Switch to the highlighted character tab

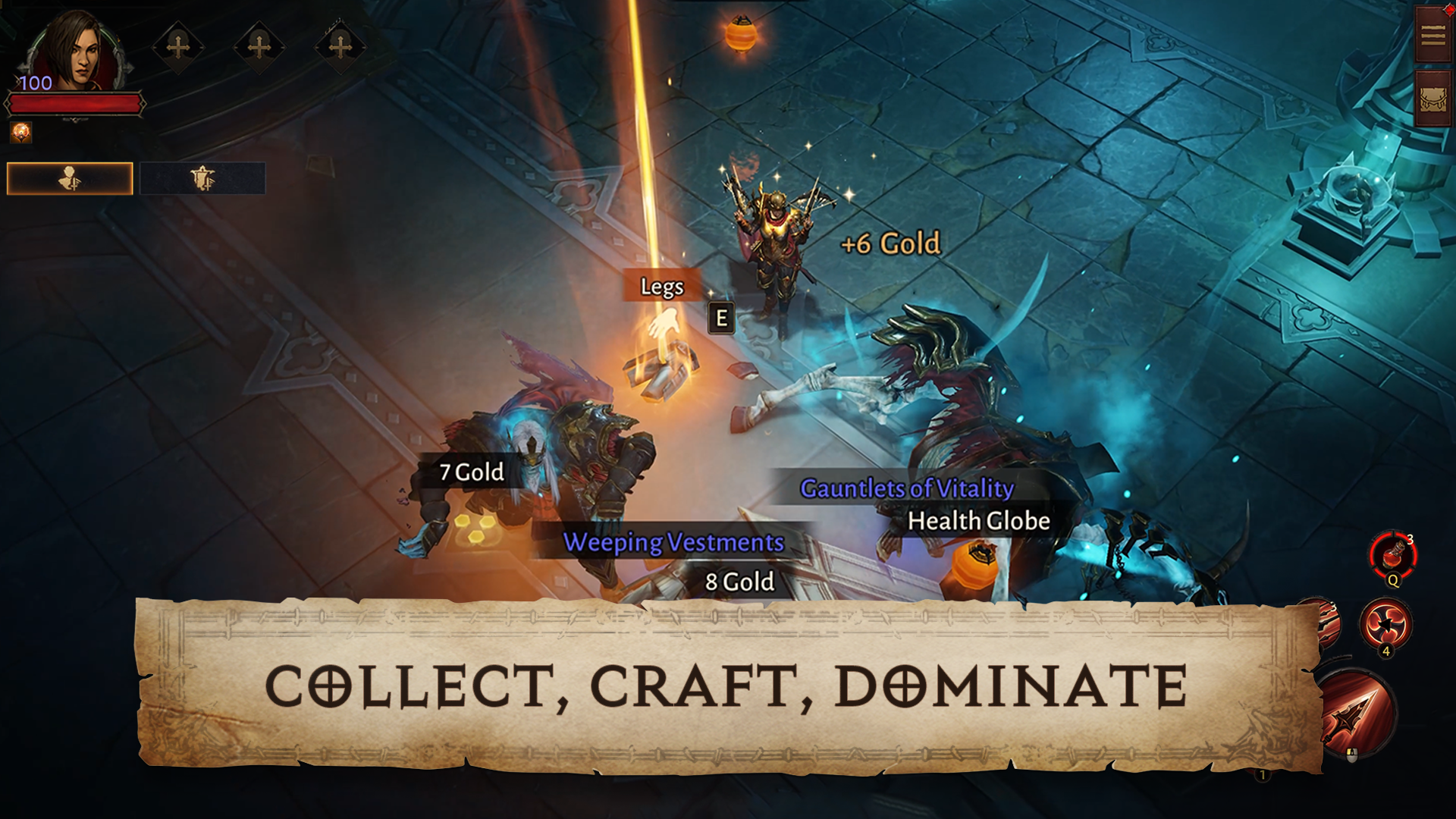(71, 176)
